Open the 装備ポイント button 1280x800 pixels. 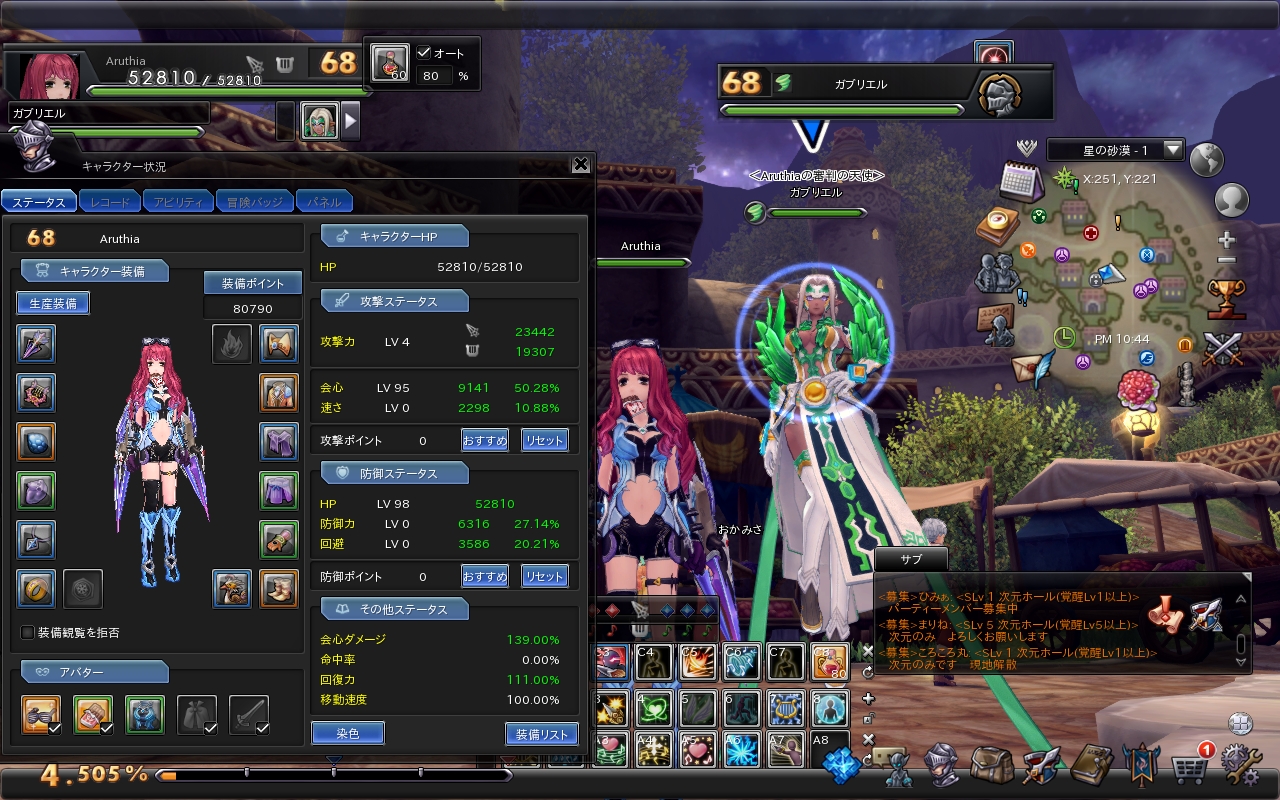(253, 283)
